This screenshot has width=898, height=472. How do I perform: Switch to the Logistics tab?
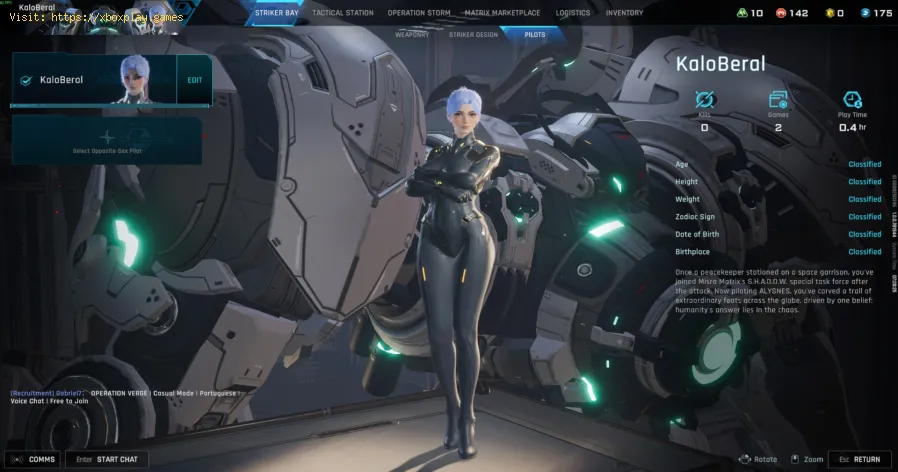coord(573,13)
